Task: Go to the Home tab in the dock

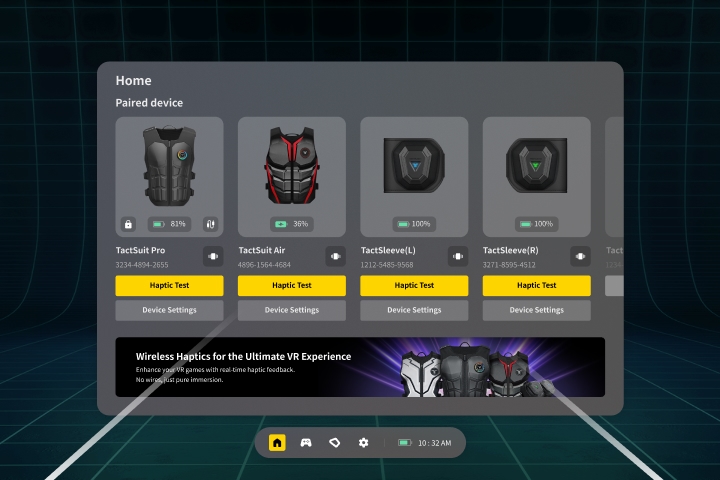Action: [277, 442]
